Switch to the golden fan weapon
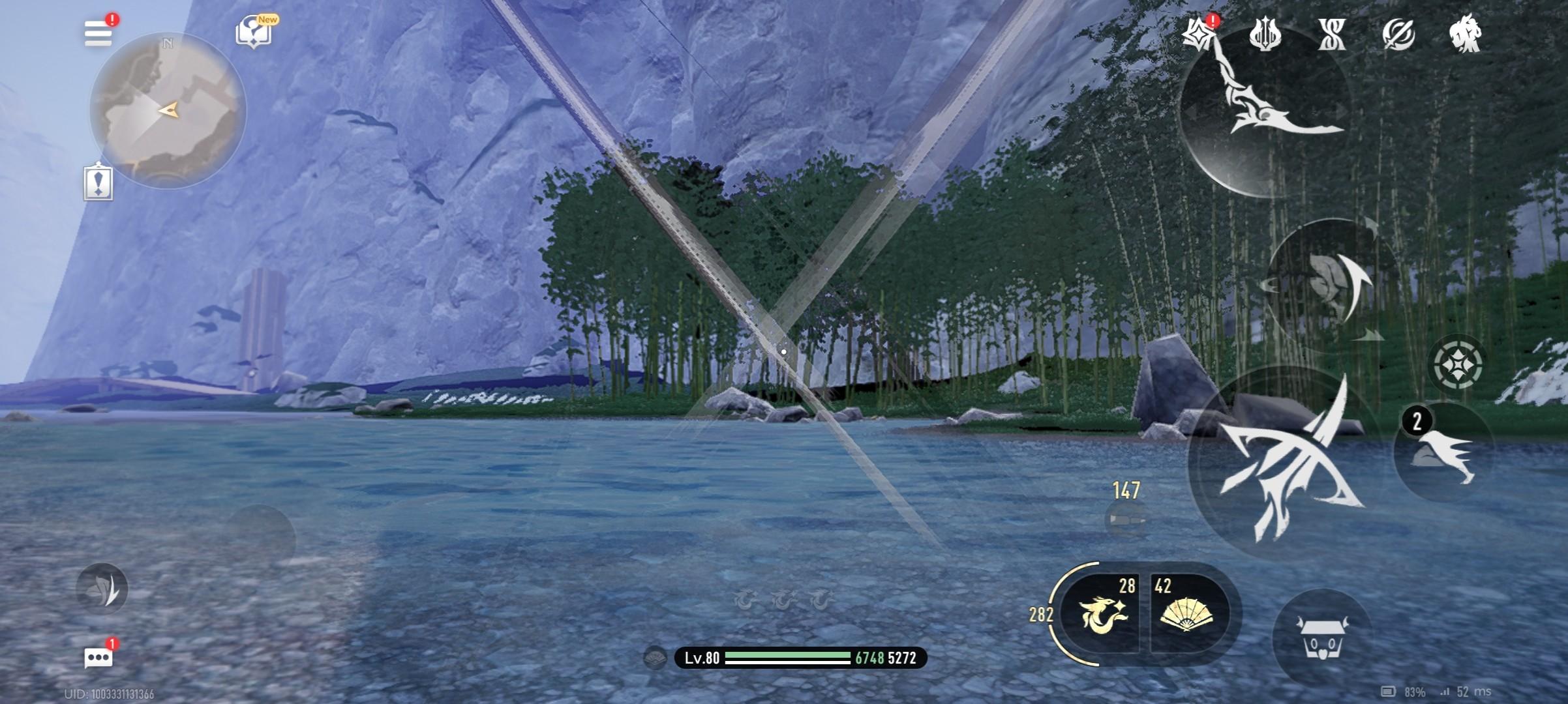This screenshot has height=704, width=1568. (1187, 614)
